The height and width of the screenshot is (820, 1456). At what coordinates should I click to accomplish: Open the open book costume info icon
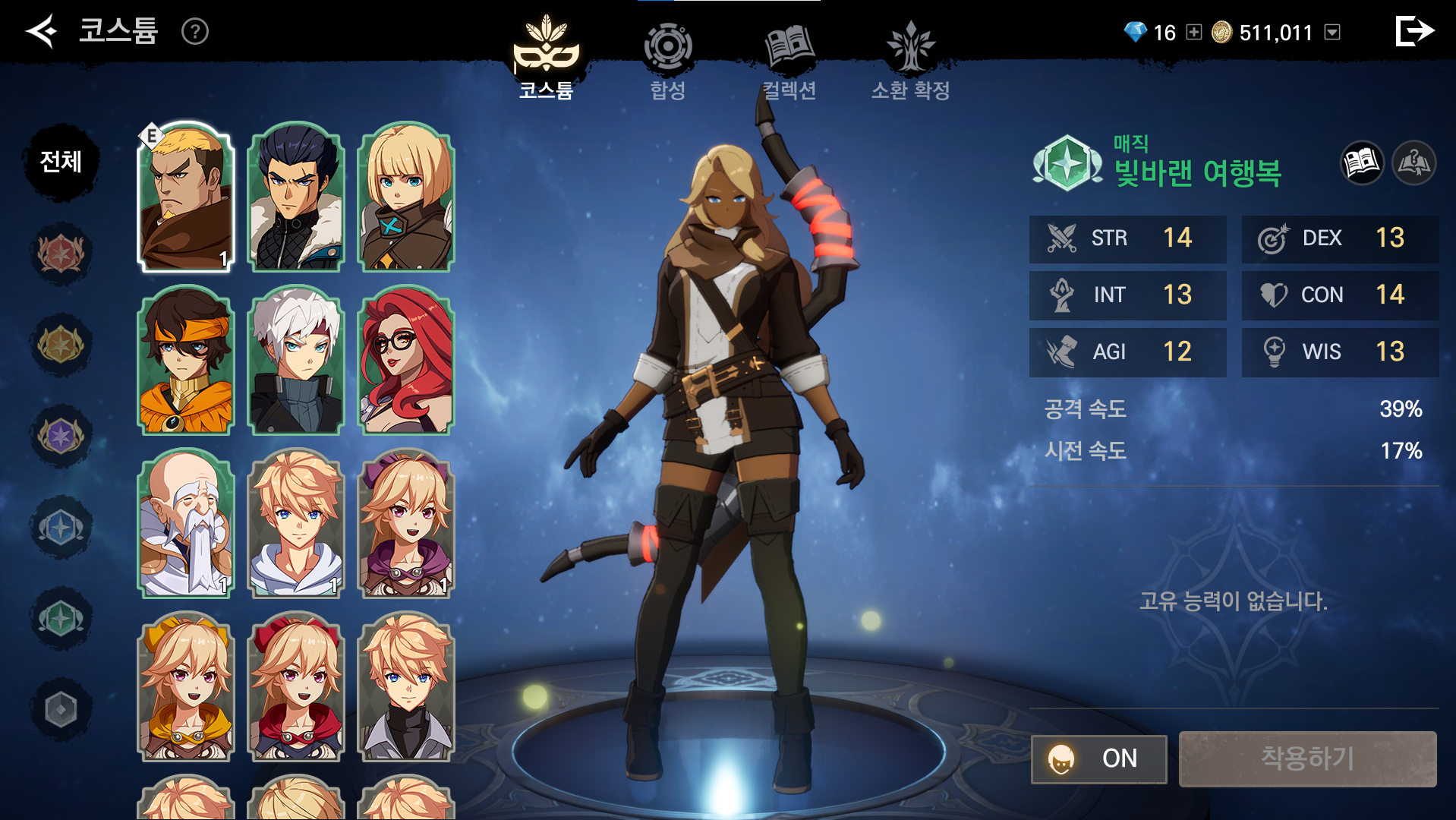pos(1362,162)
